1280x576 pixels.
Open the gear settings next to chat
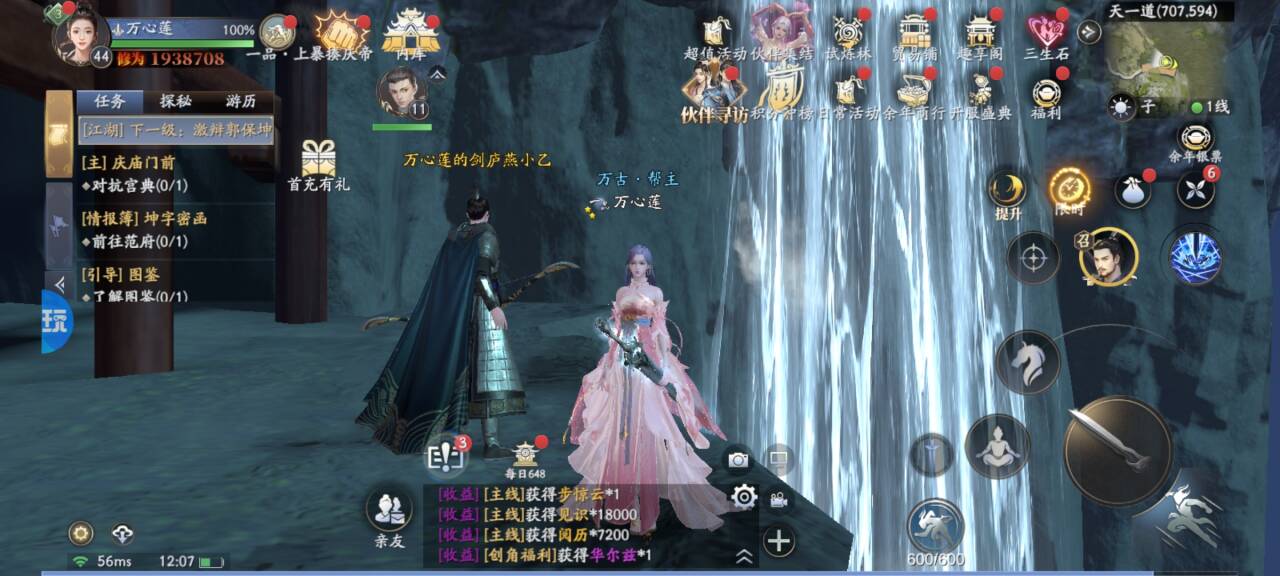click(743, 497)
